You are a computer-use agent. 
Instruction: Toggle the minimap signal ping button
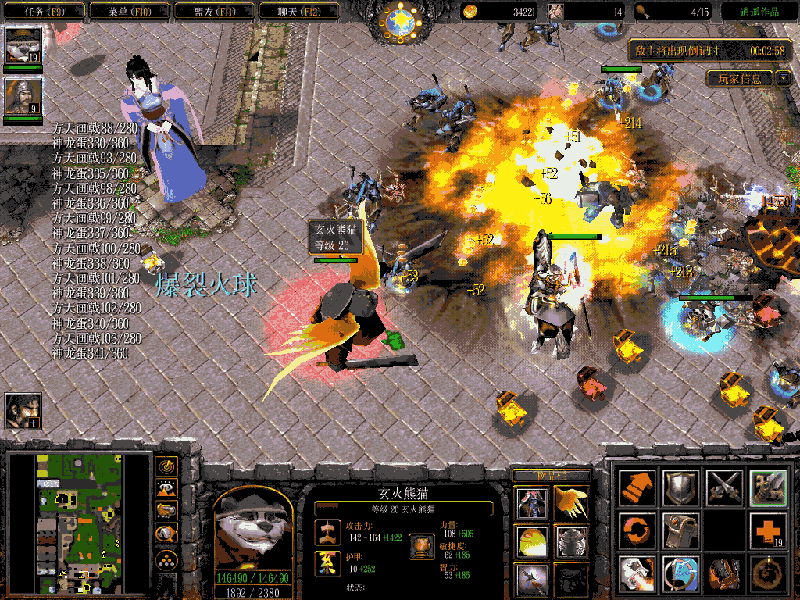tap(166, 466)
